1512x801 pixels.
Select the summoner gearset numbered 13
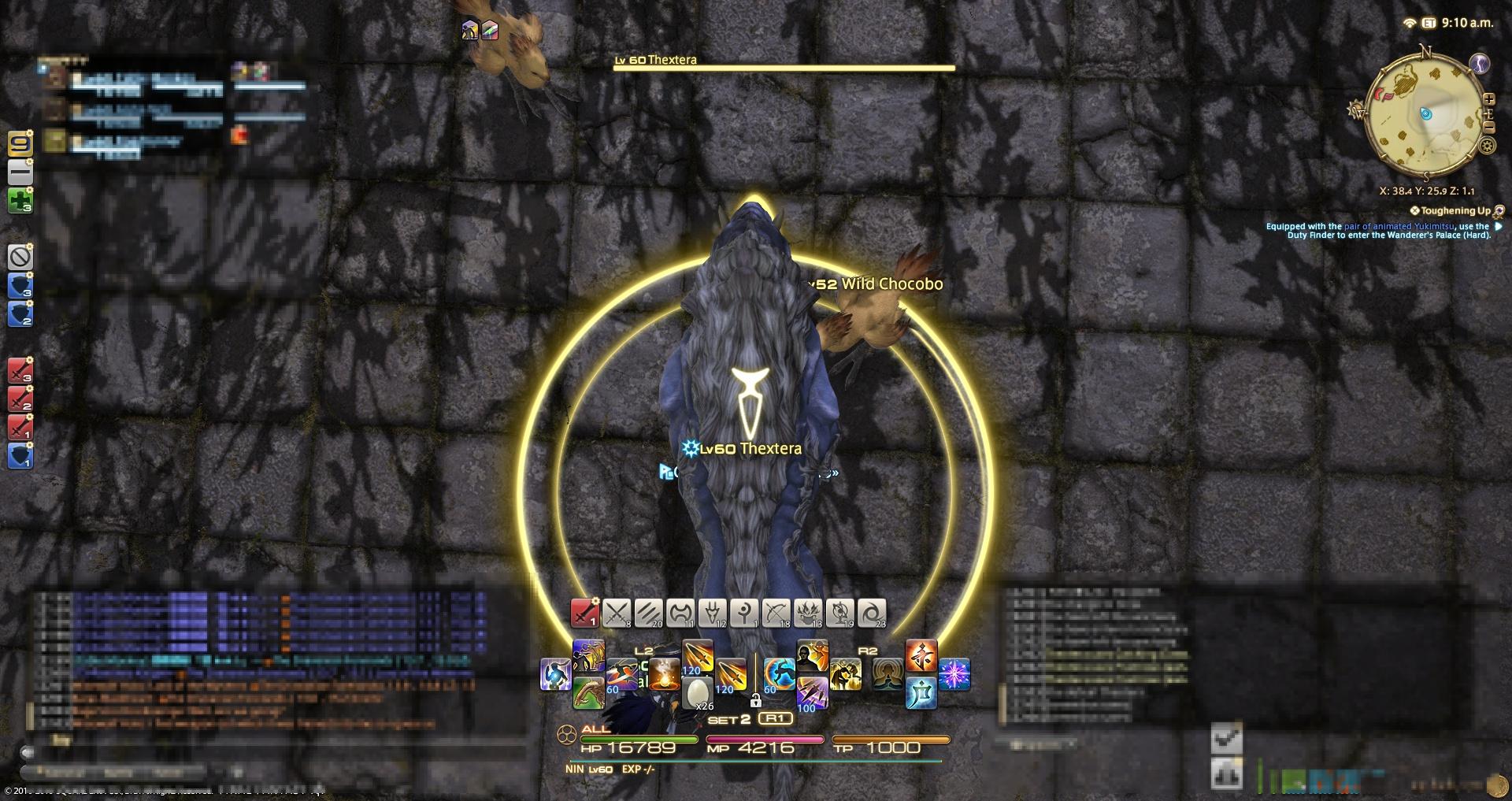click(808, 613)
